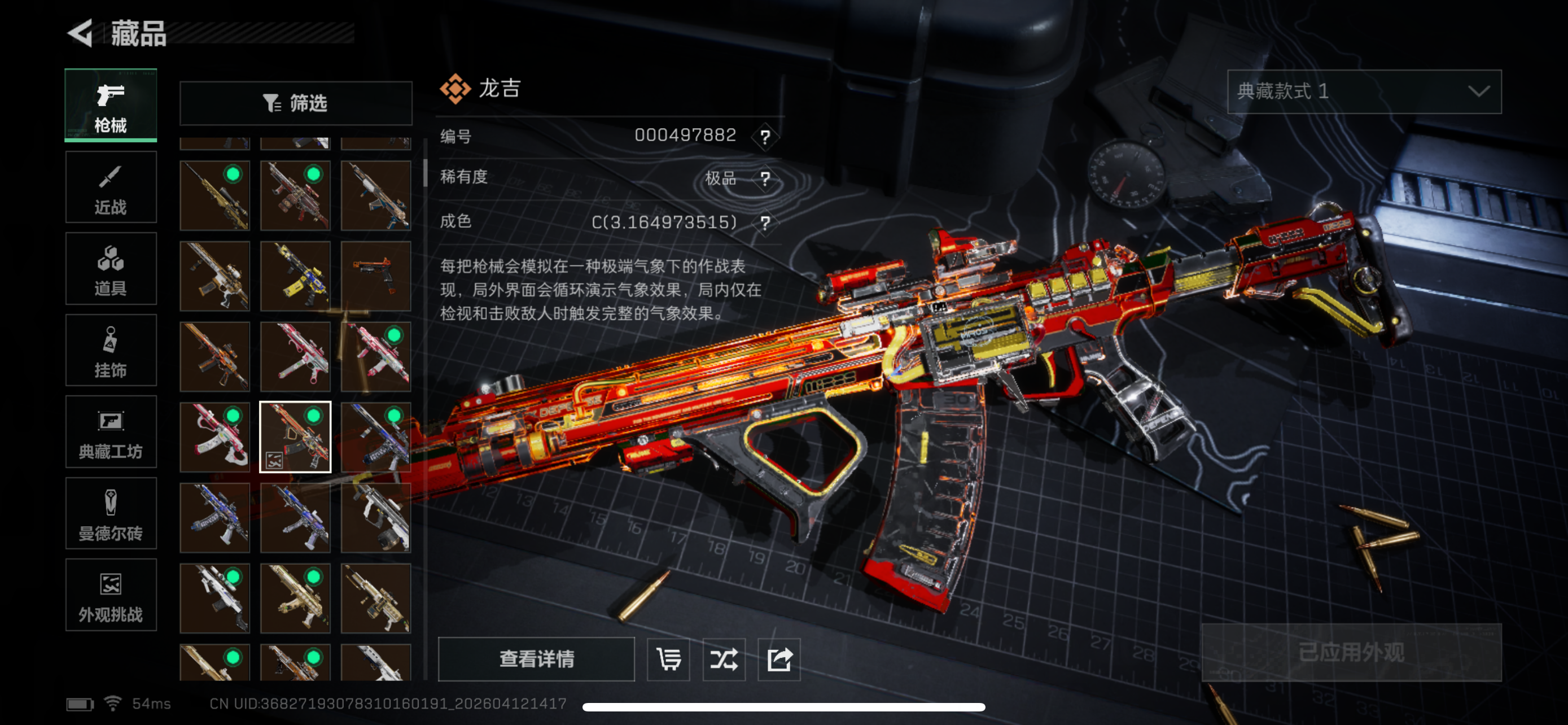Viewport: 1568px width, 725px height.
Task: Show help for 编号 serial number
Action: point(765,137)
